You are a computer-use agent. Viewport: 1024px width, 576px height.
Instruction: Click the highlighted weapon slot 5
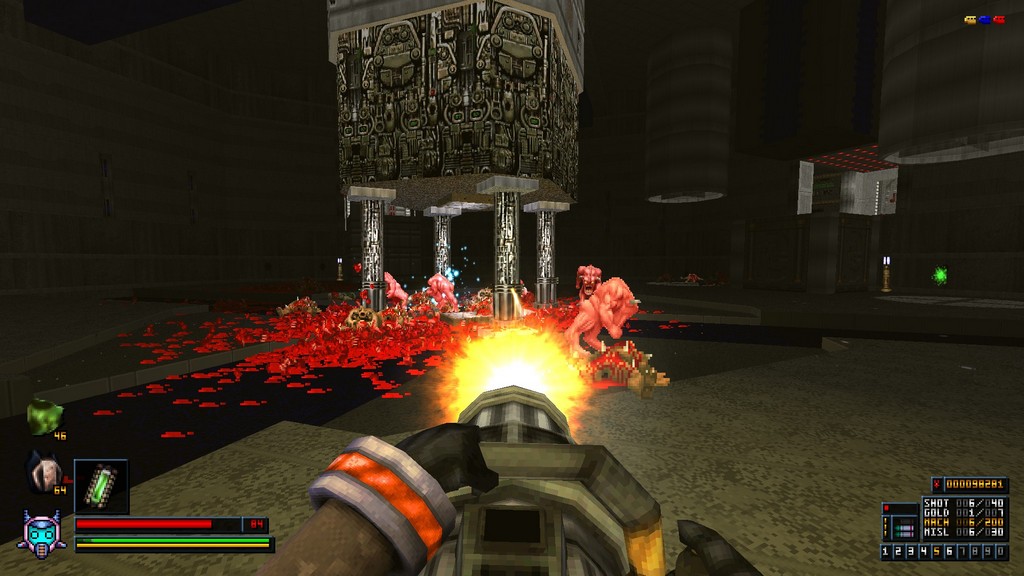click(935, 552)
